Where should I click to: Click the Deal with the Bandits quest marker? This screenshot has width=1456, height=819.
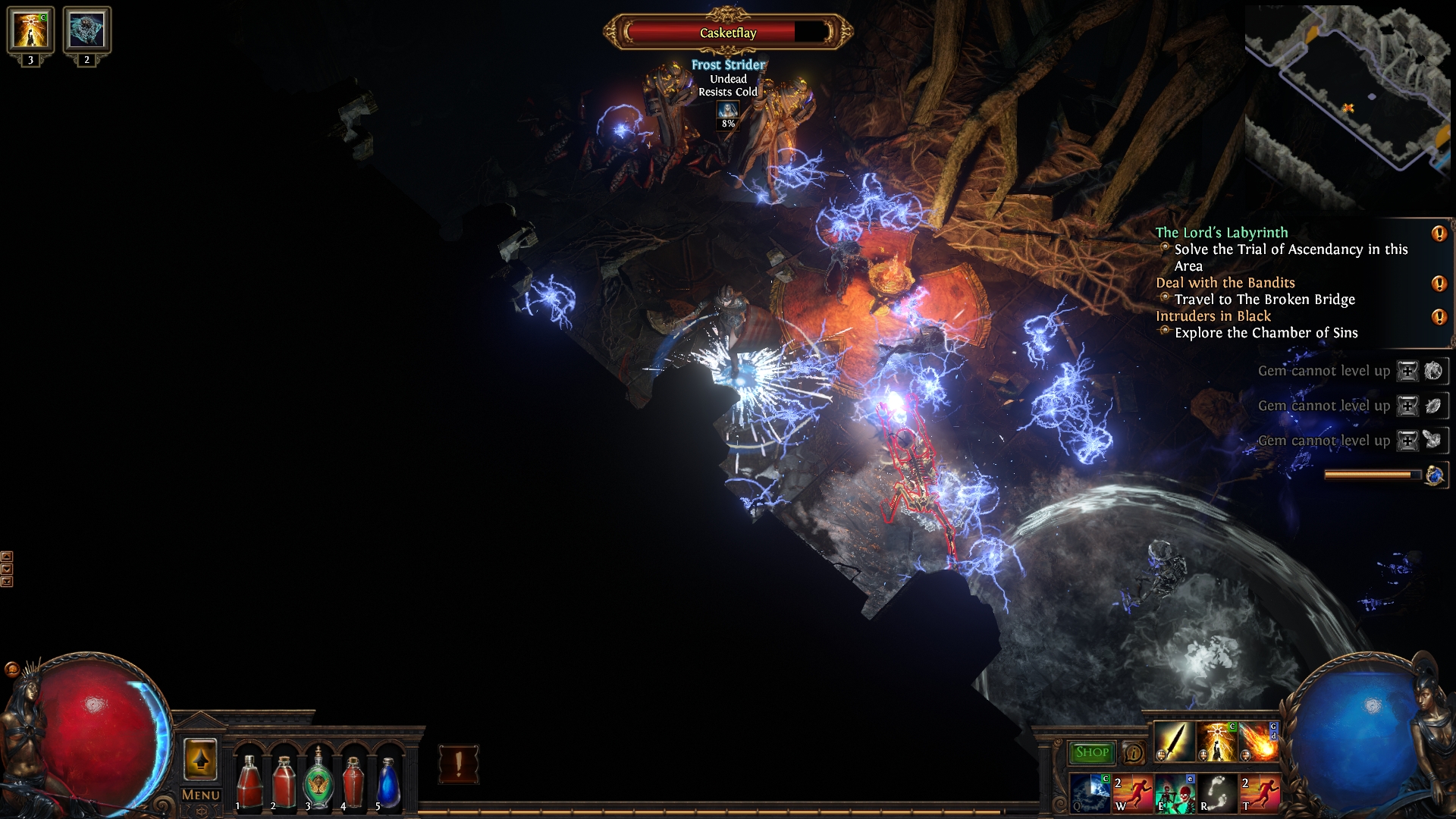tap(1439, 284)
